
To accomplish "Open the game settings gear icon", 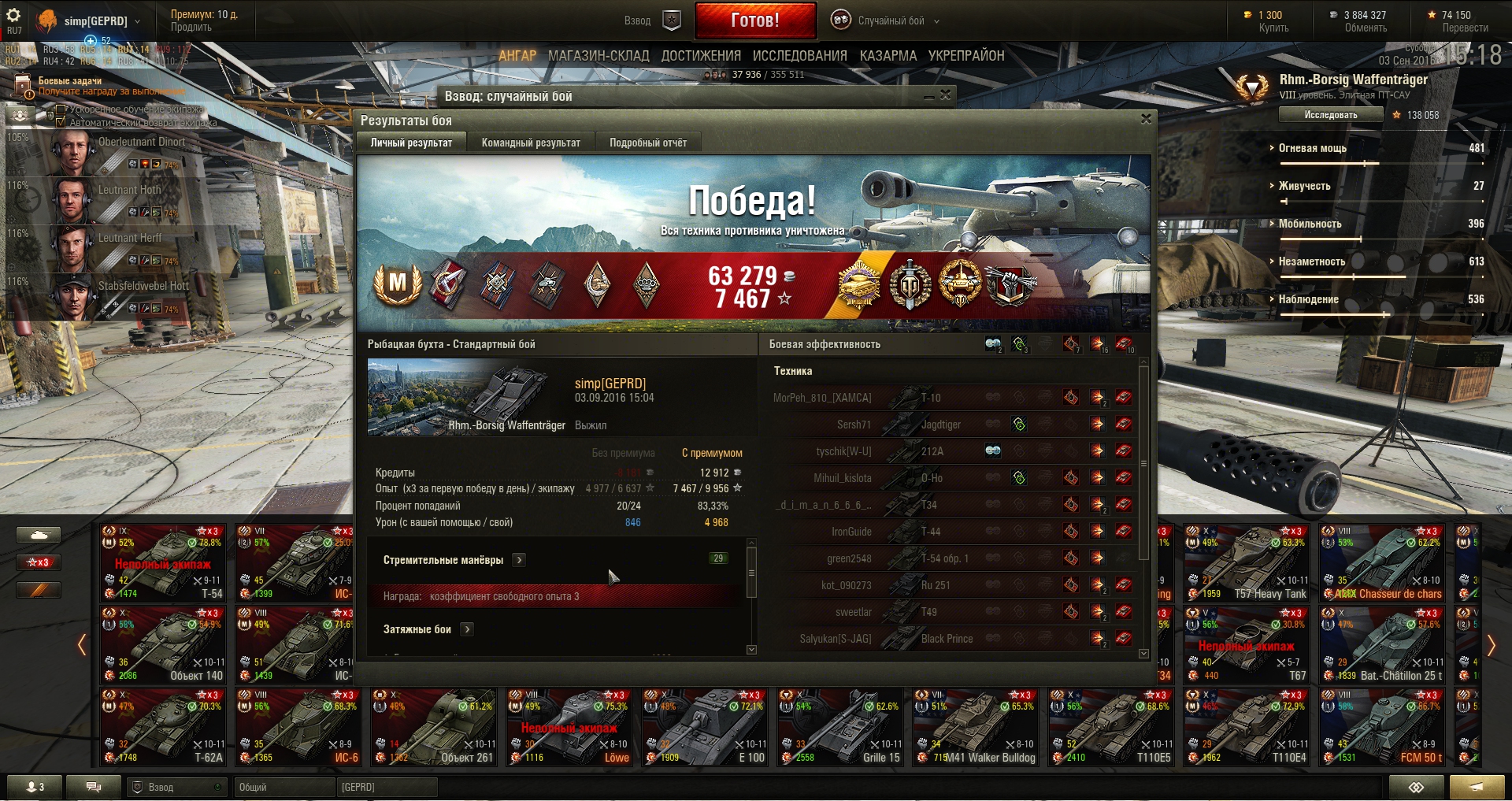I will pyautogui.click(x=13, y=15).
